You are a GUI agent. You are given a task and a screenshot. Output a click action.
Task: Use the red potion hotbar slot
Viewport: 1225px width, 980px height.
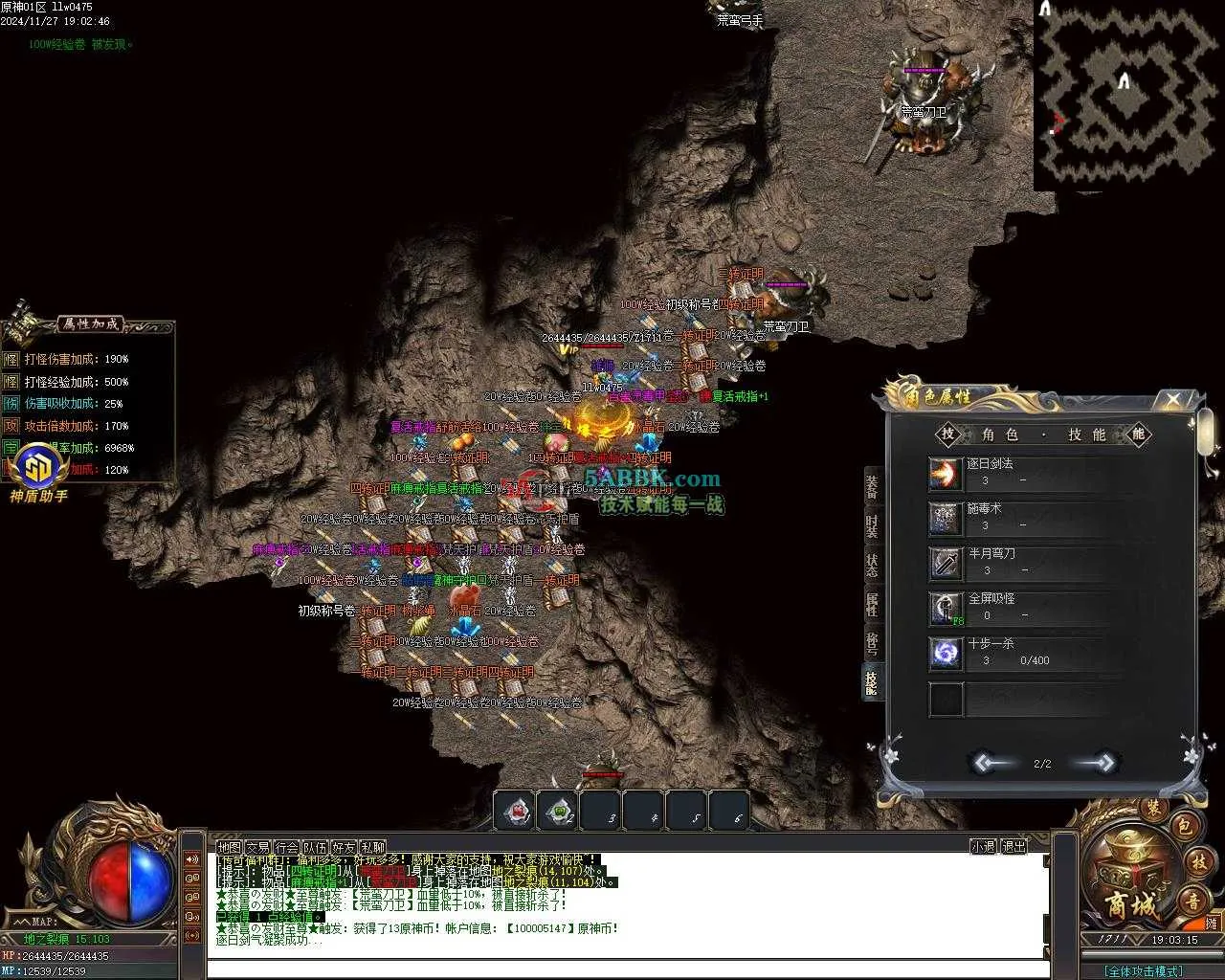[517, 812]
